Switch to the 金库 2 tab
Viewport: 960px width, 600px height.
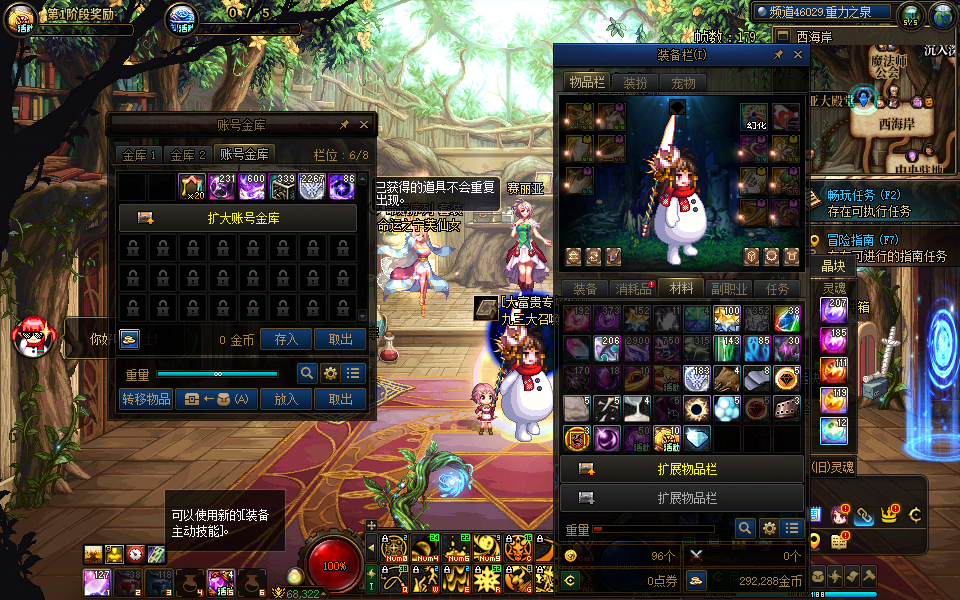188,155
